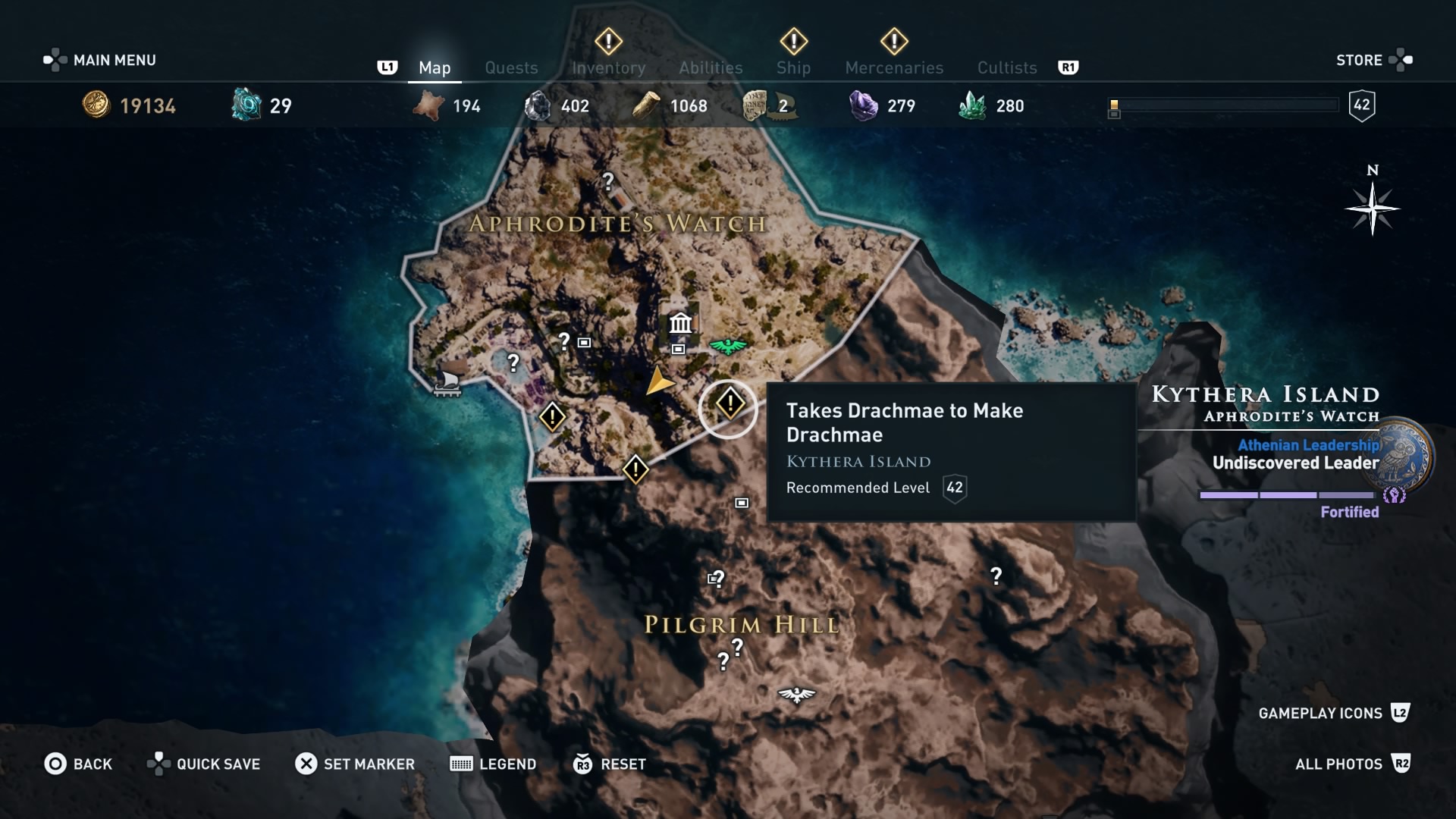Open the Cultists tab
Viewport: 1456px width, 819px height.
[x=1006, y=68]
